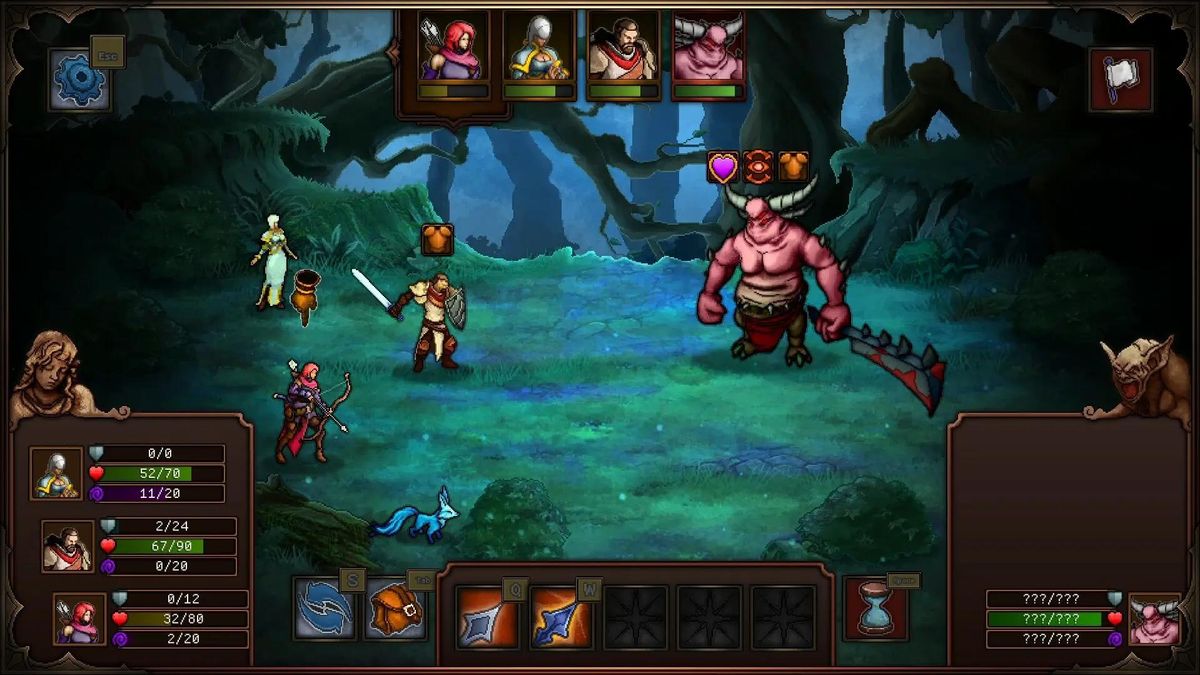Screen dimensions: 1200x675
Task: Select the warrior portrait in party panel
Action: pyautogui.click(x=67, y=546)
